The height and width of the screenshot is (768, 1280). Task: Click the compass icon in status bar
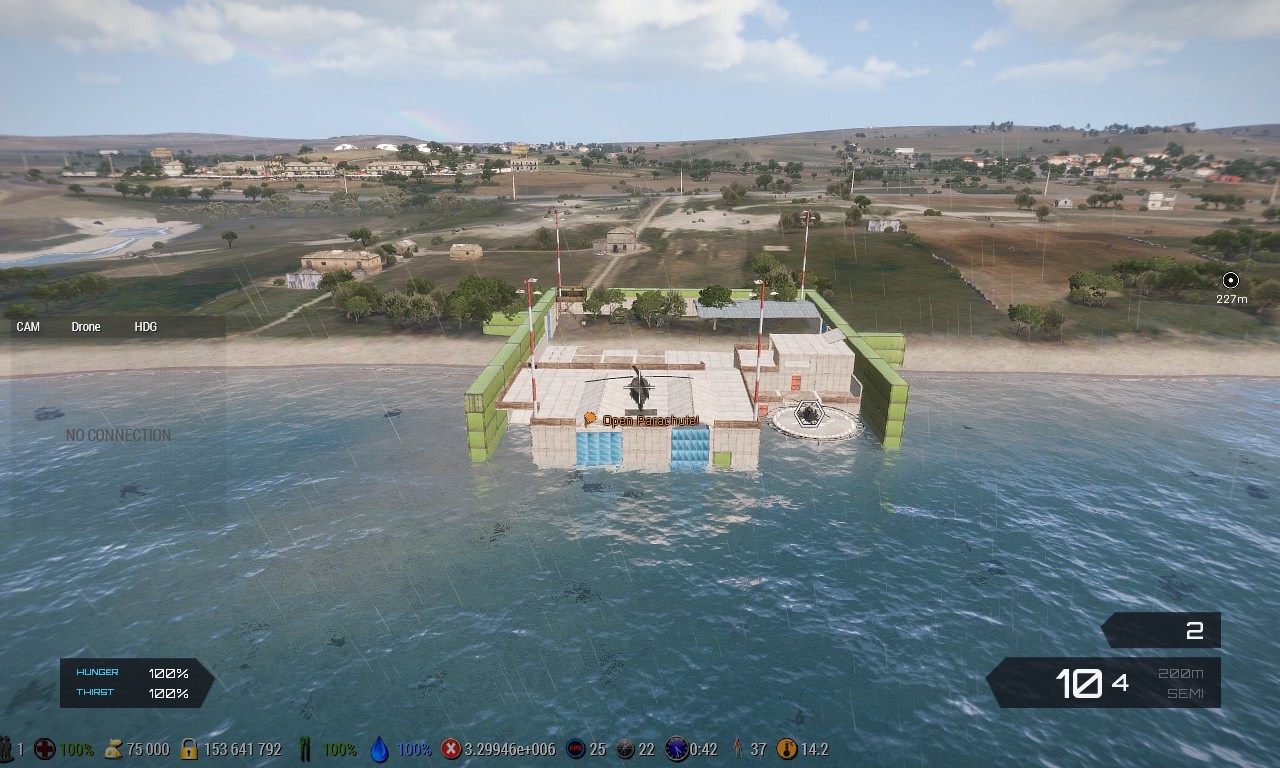click(625, 749)
